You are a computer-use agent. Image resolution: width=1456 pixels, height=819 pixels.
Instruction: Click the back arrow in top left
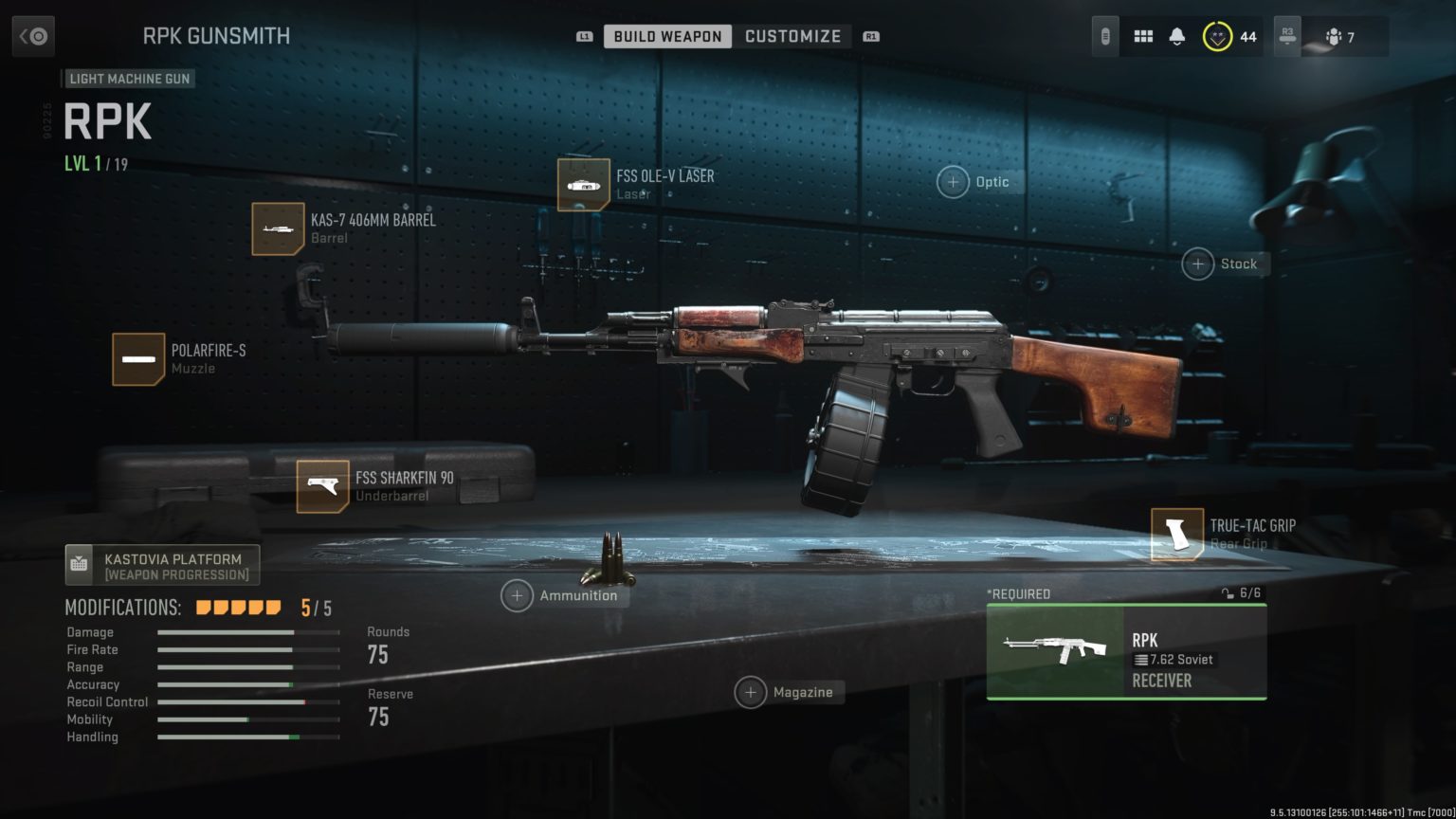point(33,36)
